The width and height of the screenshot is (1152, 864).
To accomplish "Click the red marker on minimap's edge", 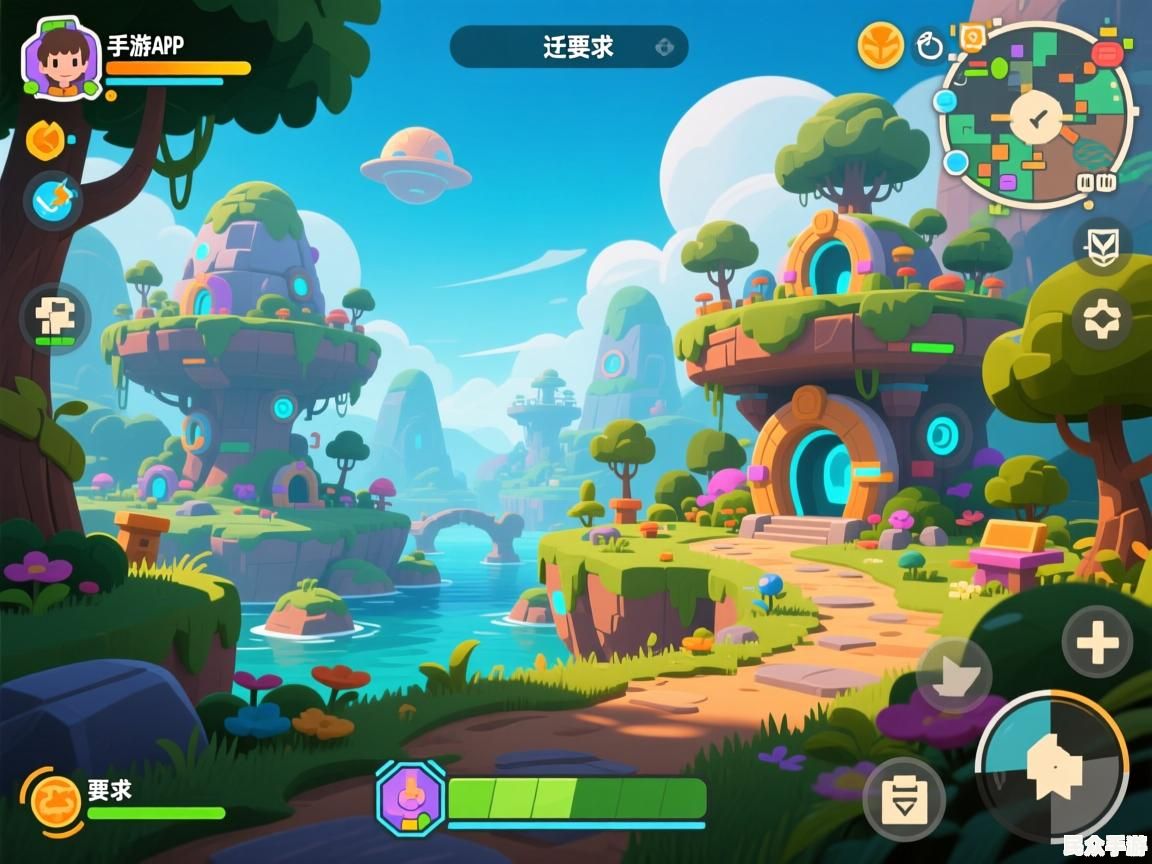I will point(1106,53).
